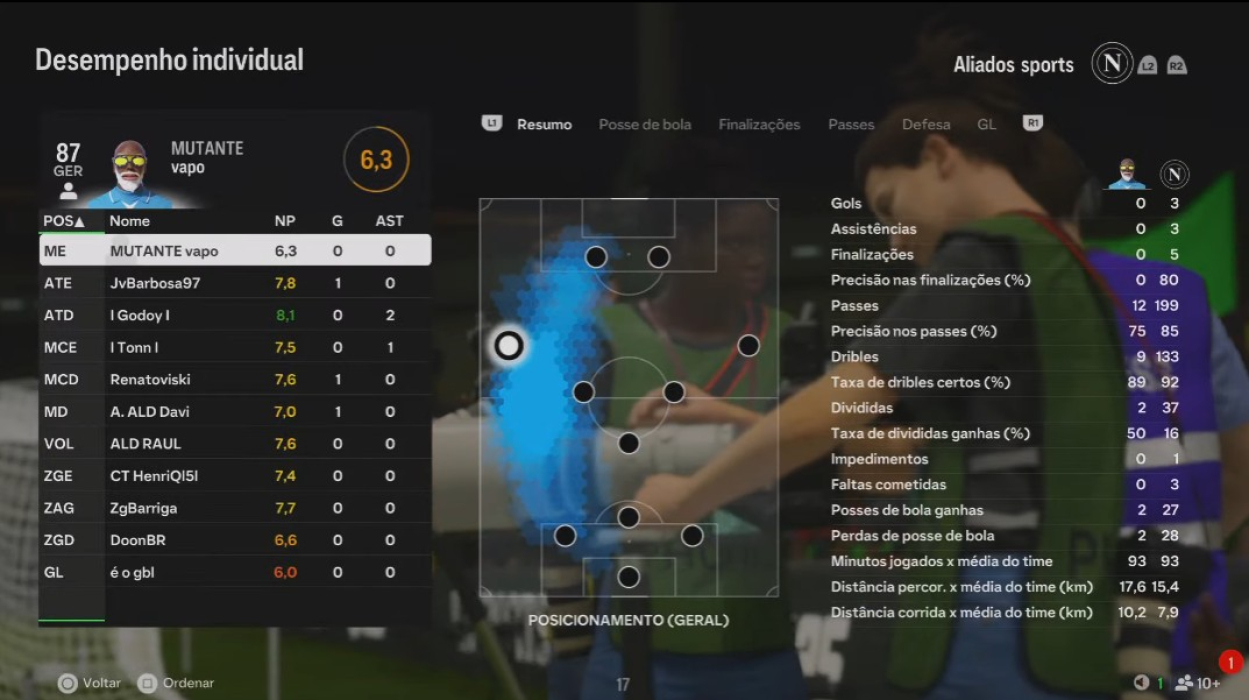This screenshot has height=700, width=1249.
Task: Select the MUTANTE vapo player row
Action: coord(235,251)
